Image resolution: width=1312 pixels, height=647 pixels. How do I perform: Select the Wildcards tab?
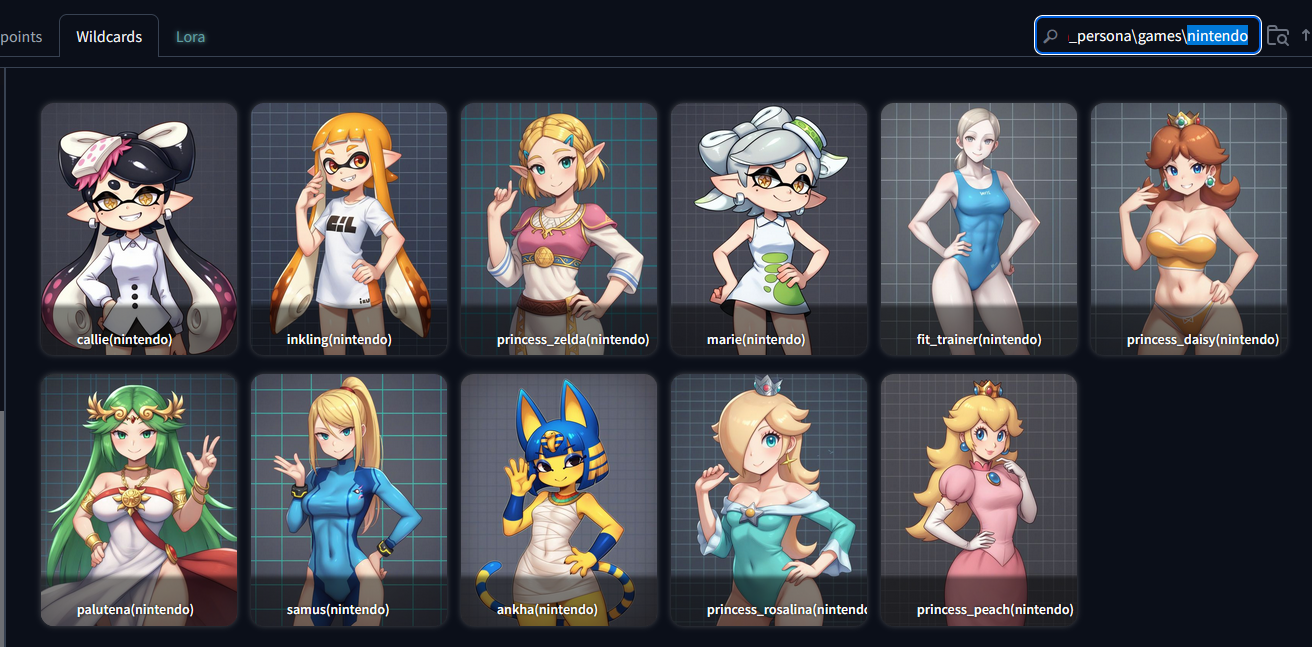click(x=109, y=37)
